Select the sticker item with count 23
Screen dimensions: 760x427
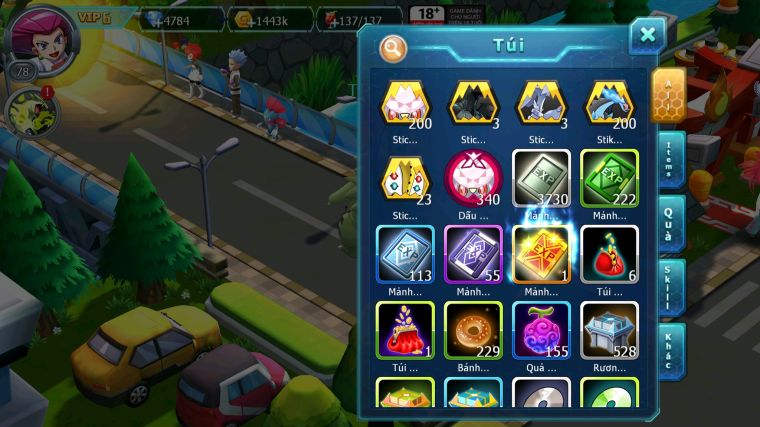pos(405,178)
